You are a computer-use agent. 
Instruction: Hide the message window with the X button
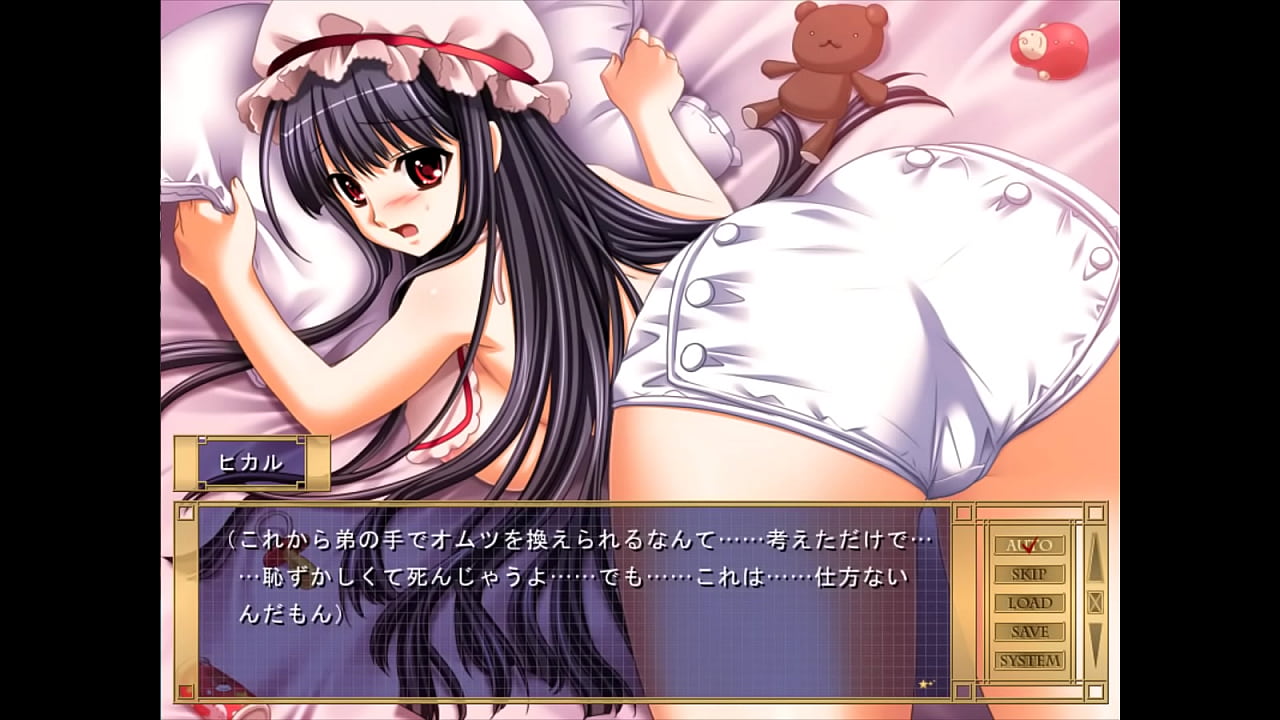pyautogui.click(x=1095, y=602)
